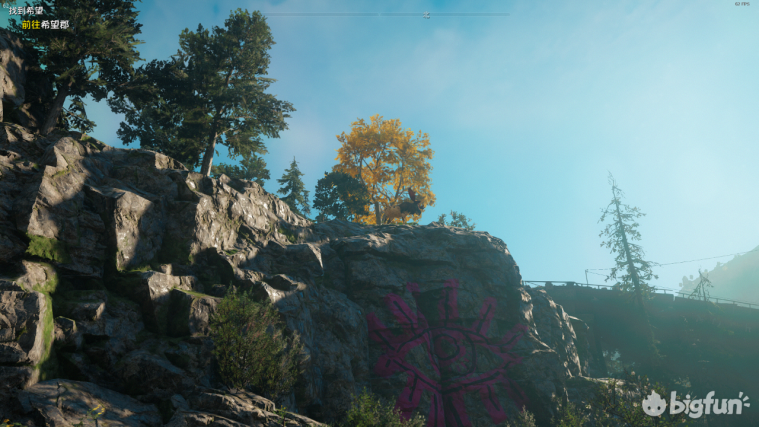The image size is (759, 427).
Task: Open the bigfun watermark logo
Action: click(x=695, y=403)
